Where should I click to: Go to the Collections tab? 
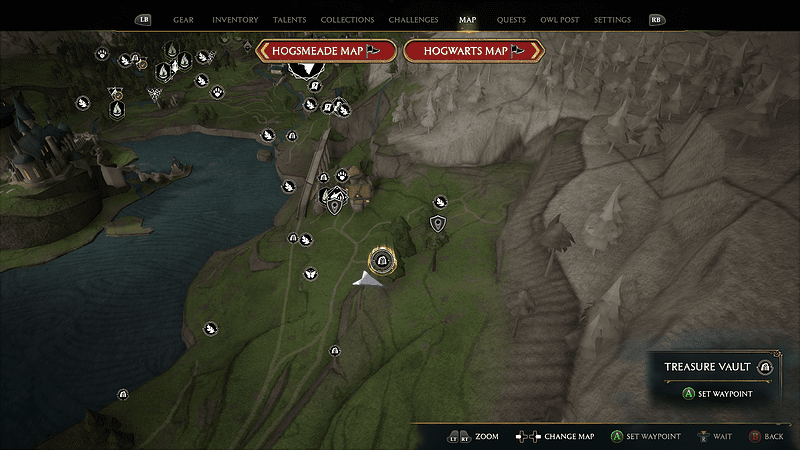click(347, 20)
